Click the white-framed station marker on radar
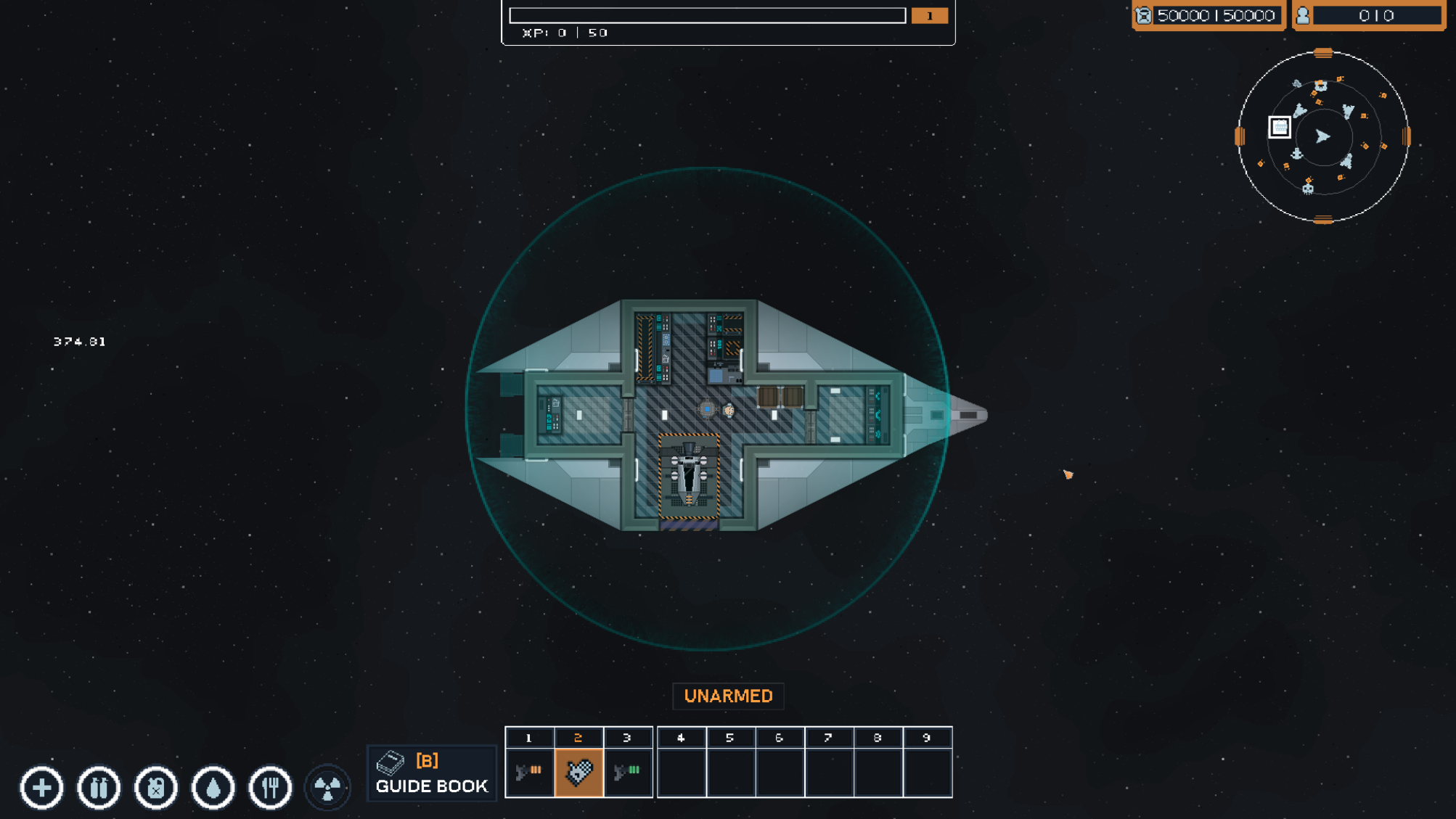 click(x=1280, y=127)
